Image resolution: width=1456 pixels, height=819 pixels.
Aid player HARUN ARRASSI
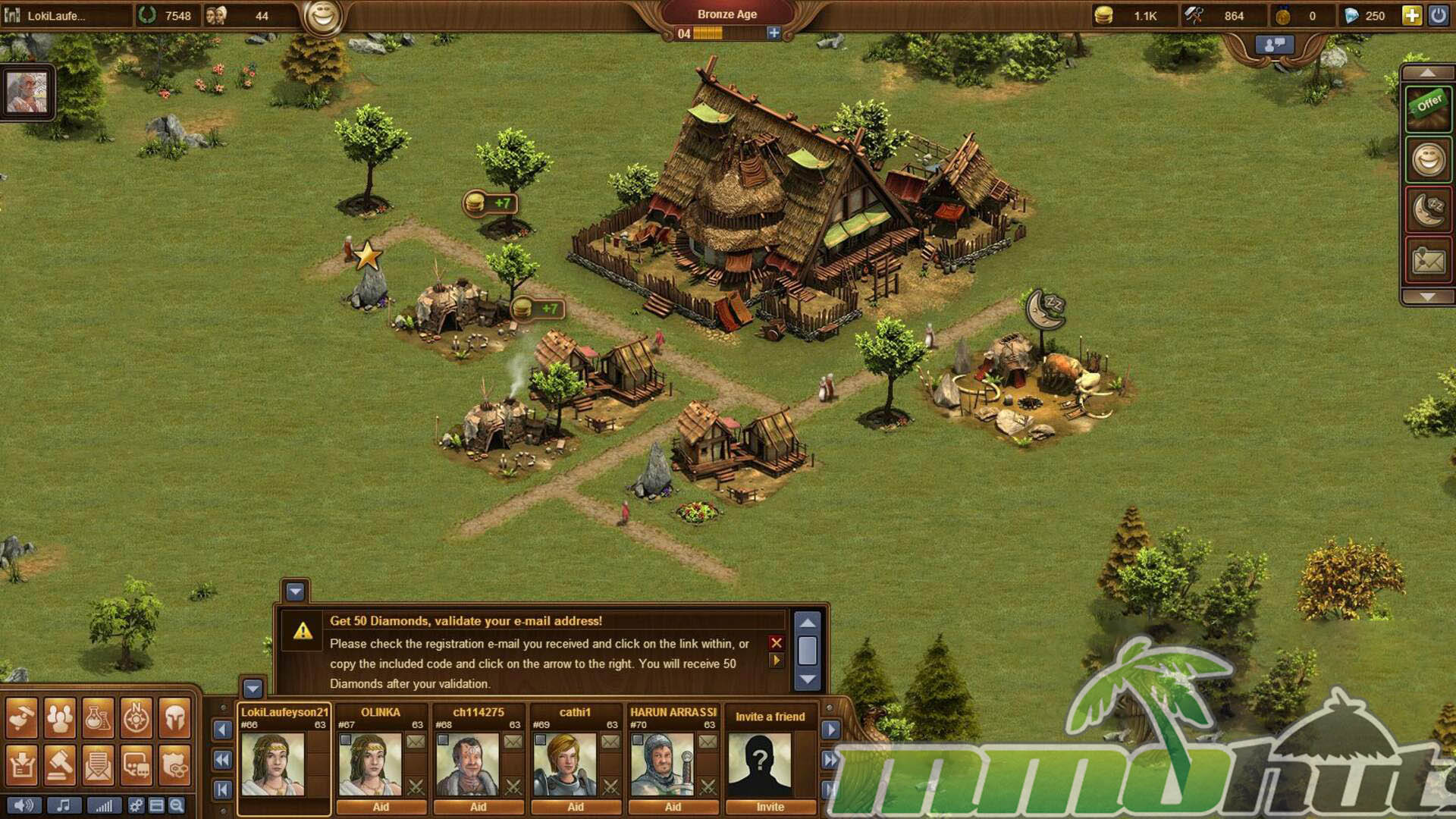tap(673, 807)
